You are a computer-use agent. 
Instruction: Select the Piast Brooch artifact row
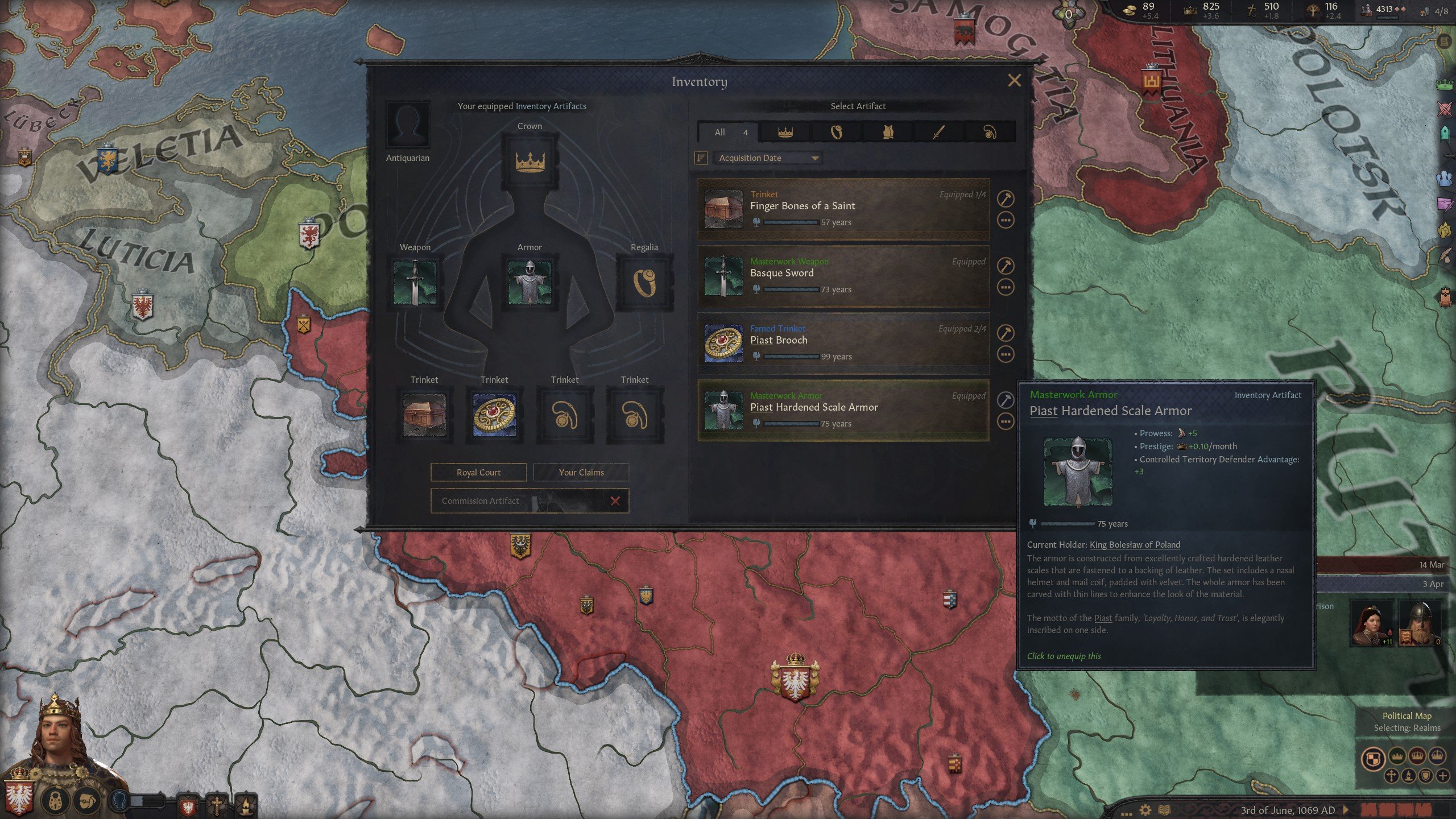[843, 344]
